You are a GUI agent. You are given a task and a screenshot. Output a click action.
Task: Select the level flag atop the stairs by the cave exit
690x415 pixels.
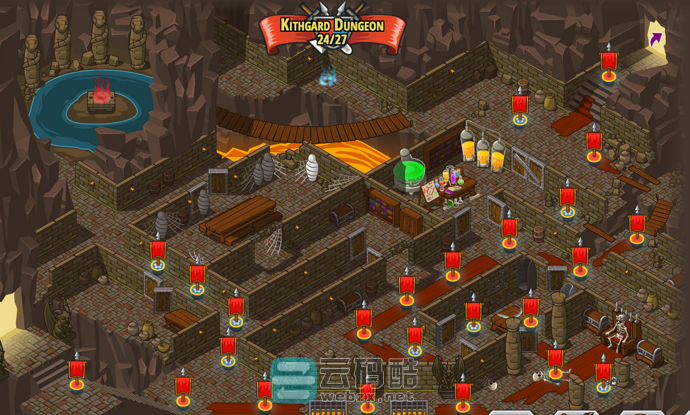[x=608, y=65]
